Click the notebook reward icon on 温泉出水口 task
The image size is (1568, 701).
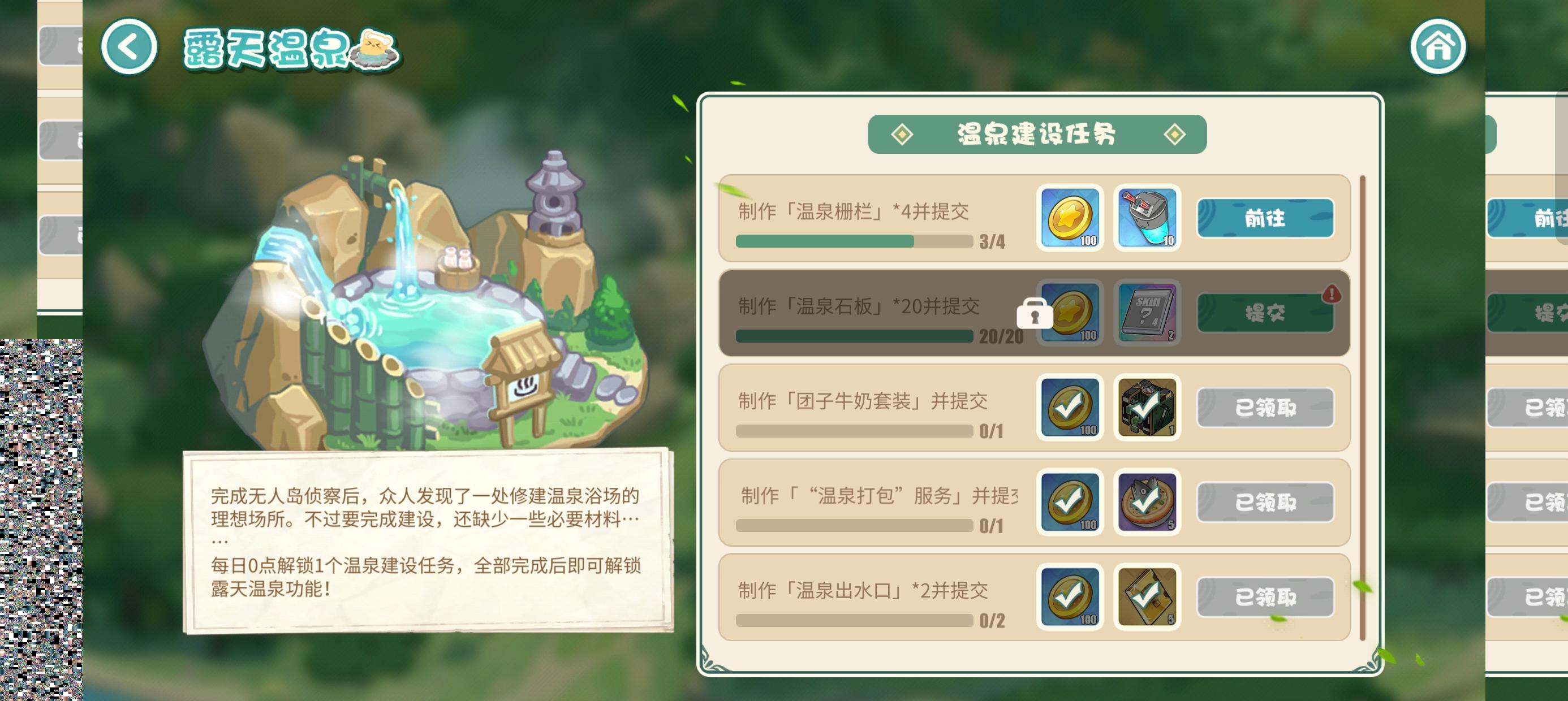pyautogui.click(x=1147, y=598)
